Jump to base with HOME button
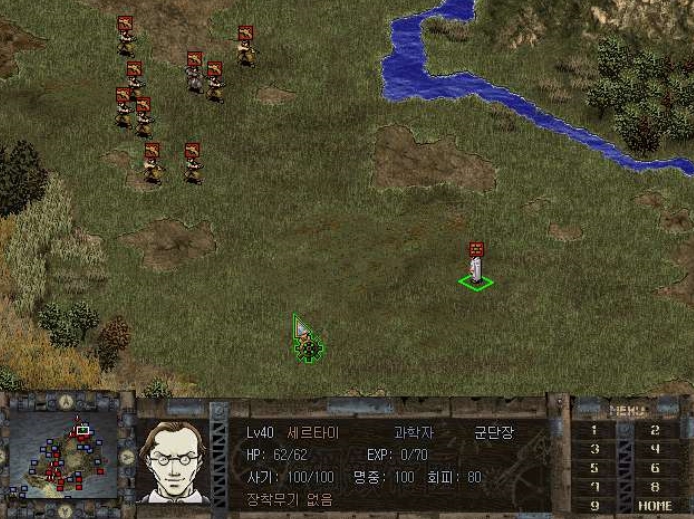The image size is (694, 519). (x=655, y=506)
